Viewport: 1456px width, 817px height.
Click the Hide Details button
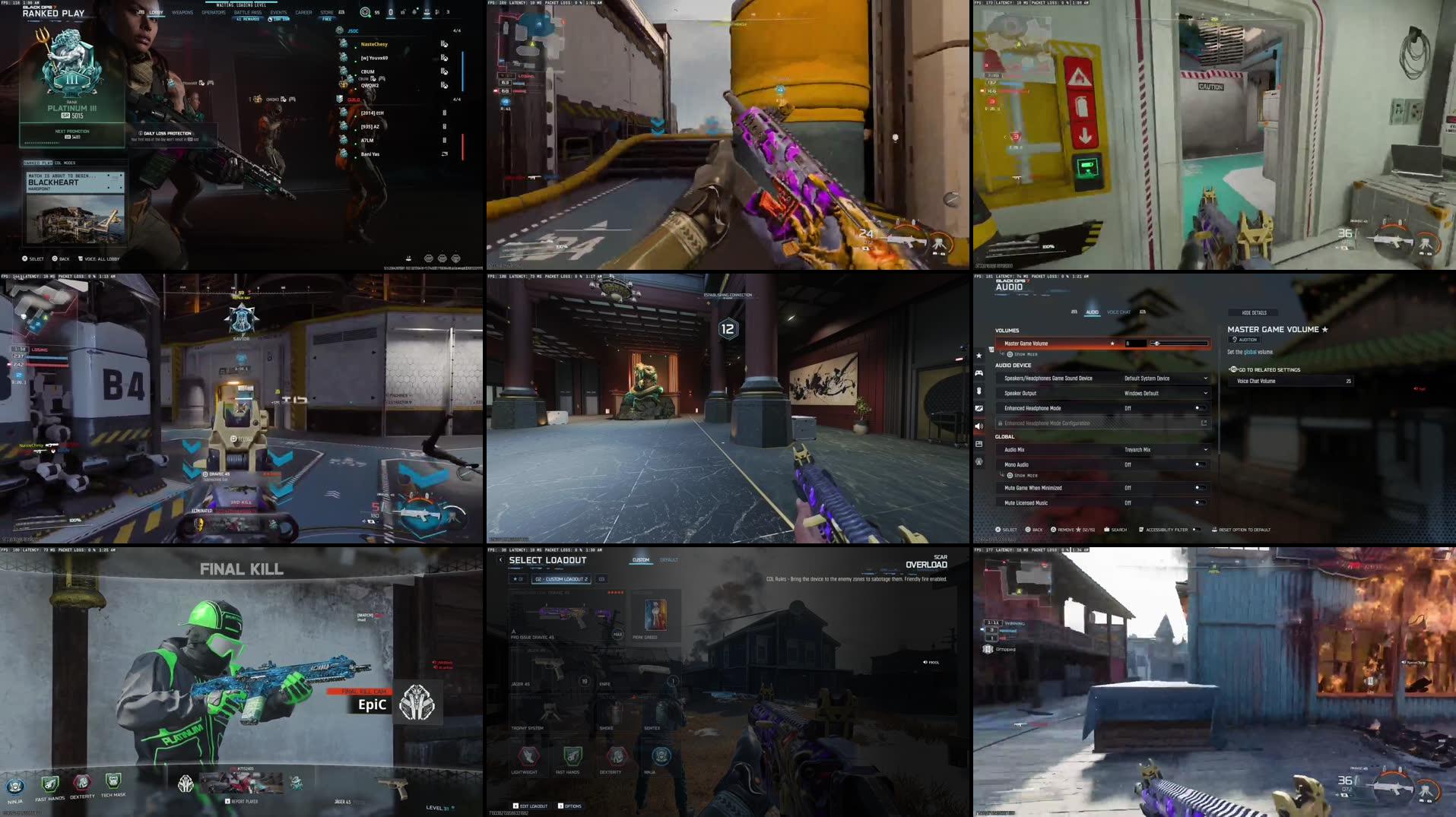click(1253, 312)
